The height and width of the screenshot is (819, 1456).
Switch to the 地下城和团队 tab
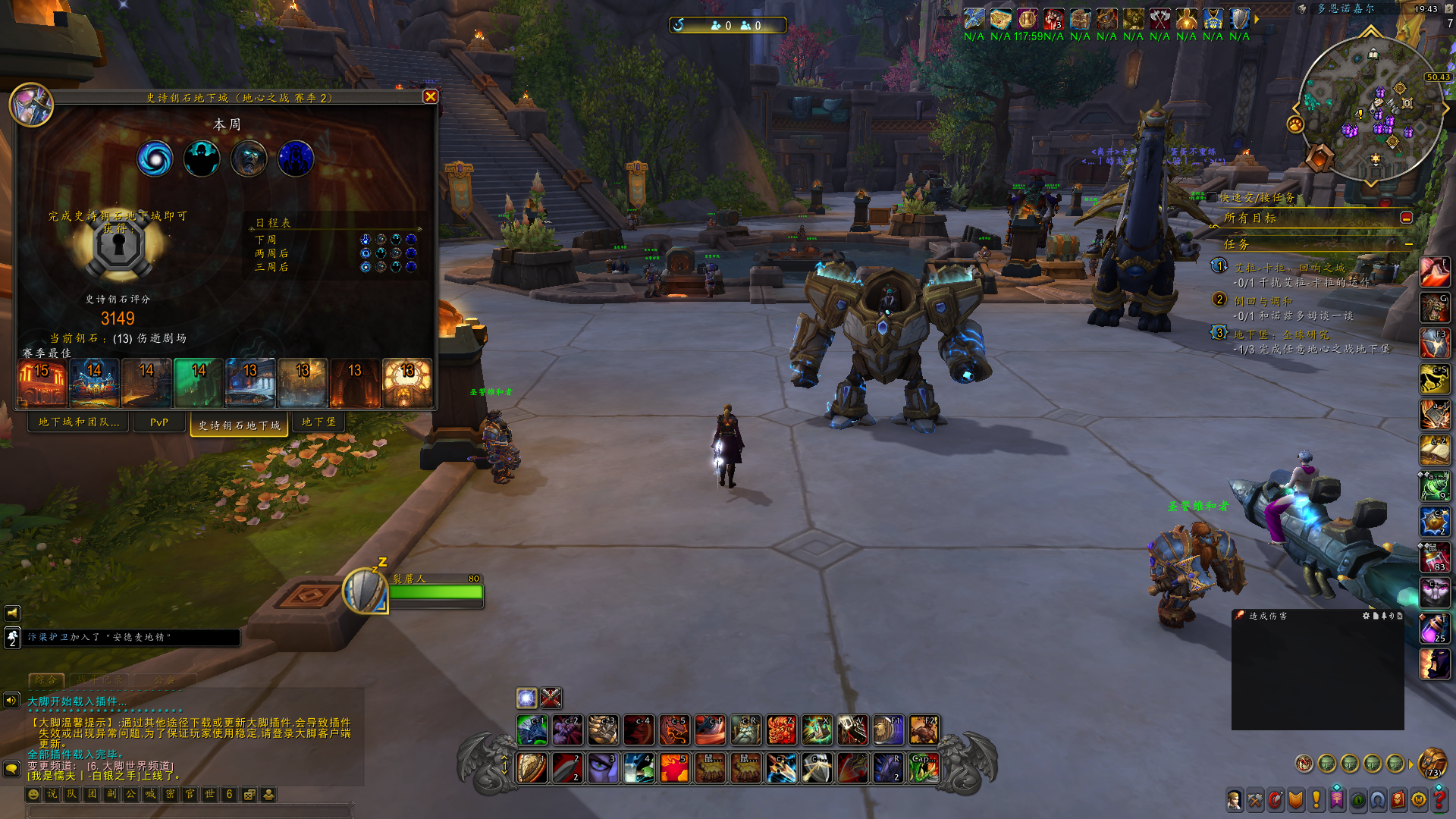pyautogui.click(x=79, y=422)
